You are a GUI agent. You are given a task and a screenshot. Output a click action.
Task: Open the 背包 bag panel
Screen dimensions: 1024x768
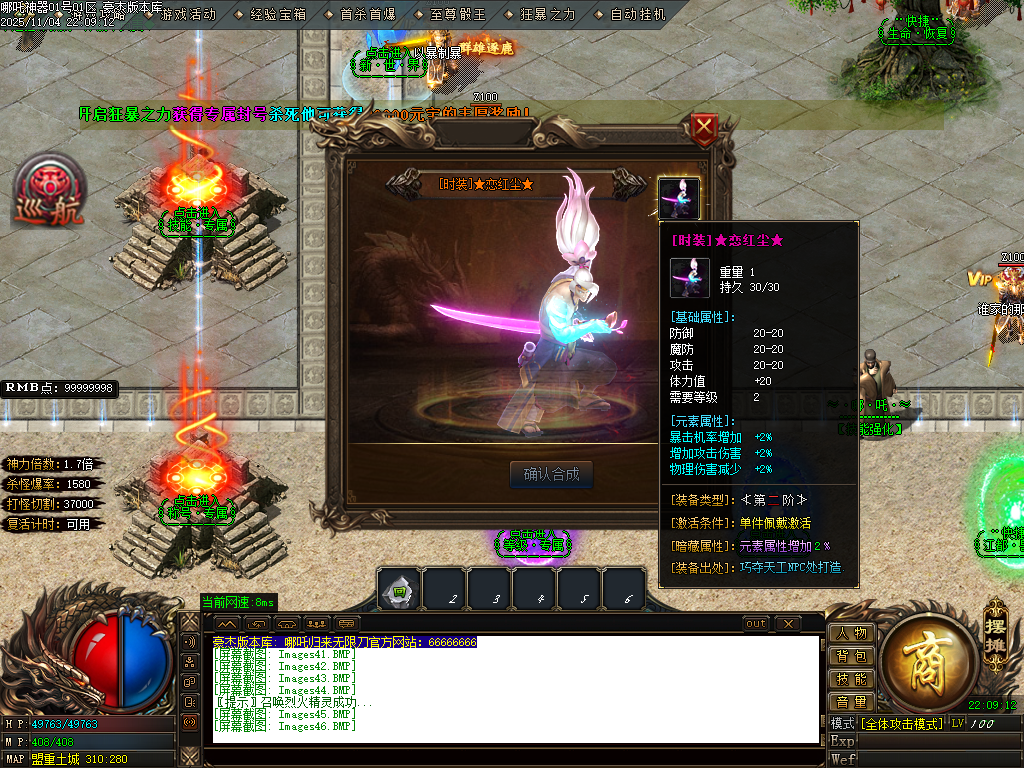tap(851, 656)
